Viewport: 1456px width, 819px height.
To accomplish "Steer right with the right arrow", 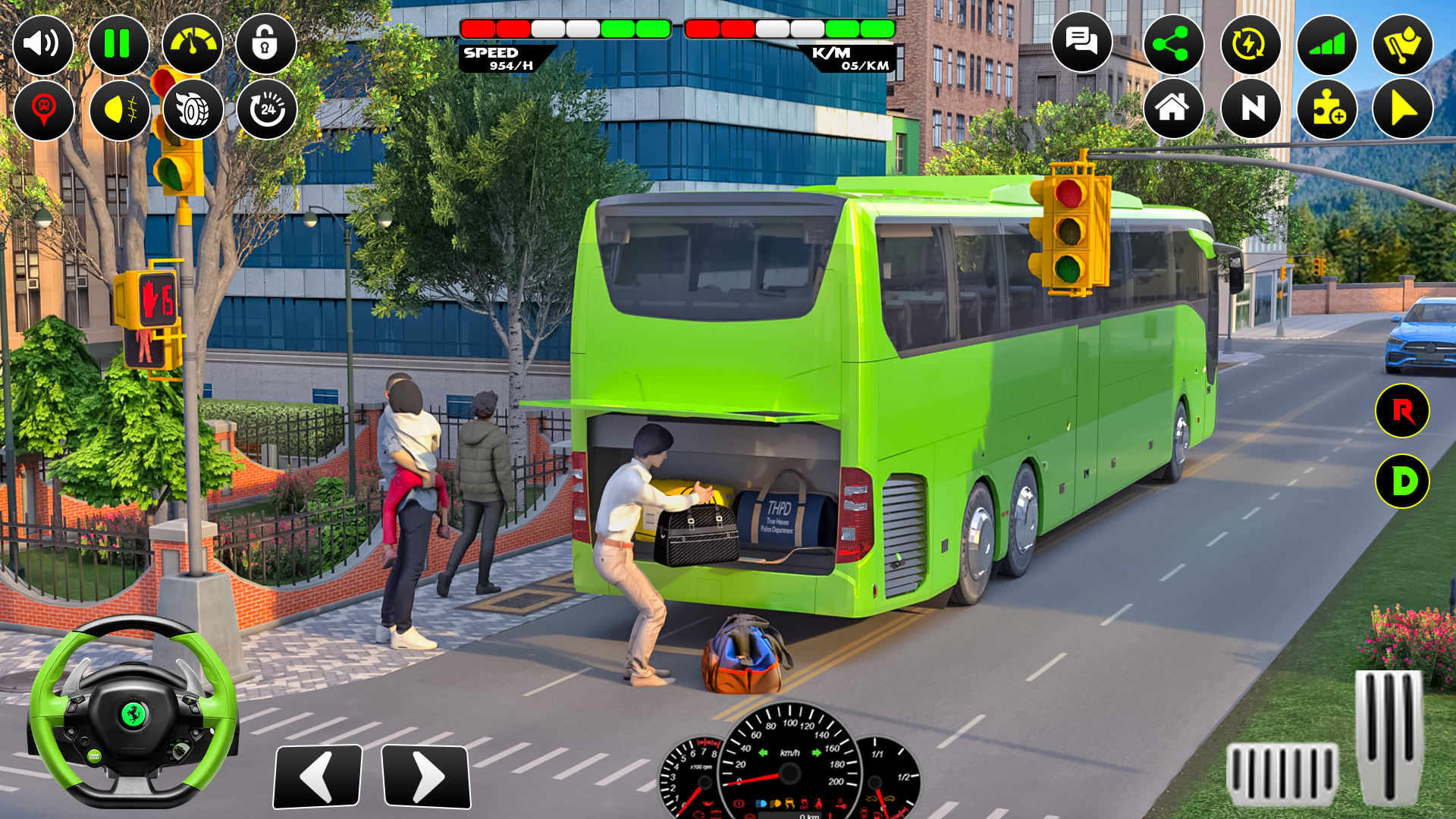I will (425, 776).
